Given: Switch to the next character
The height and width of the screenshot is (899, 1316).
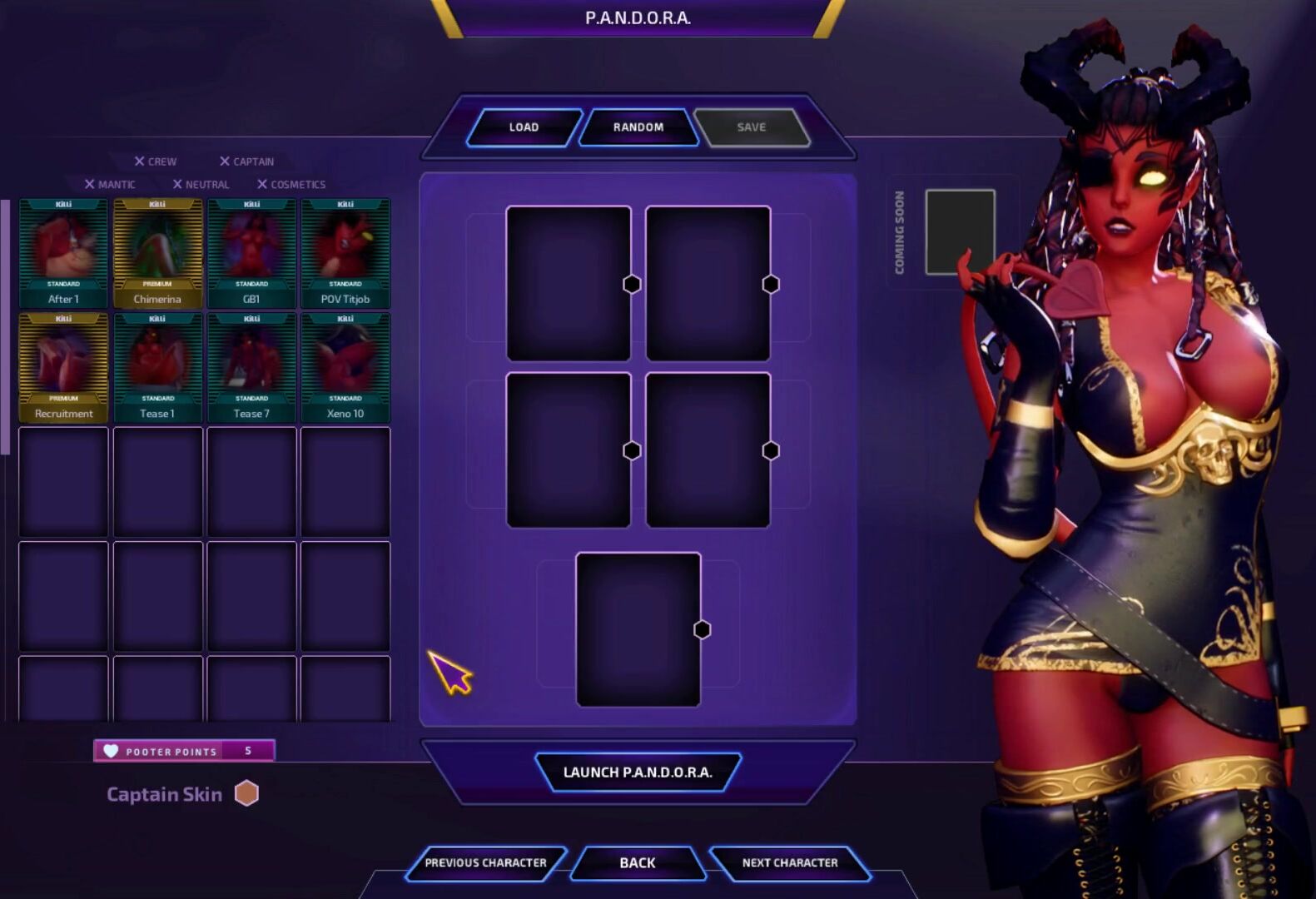Looking at the screenshot, I should [790, 863].
